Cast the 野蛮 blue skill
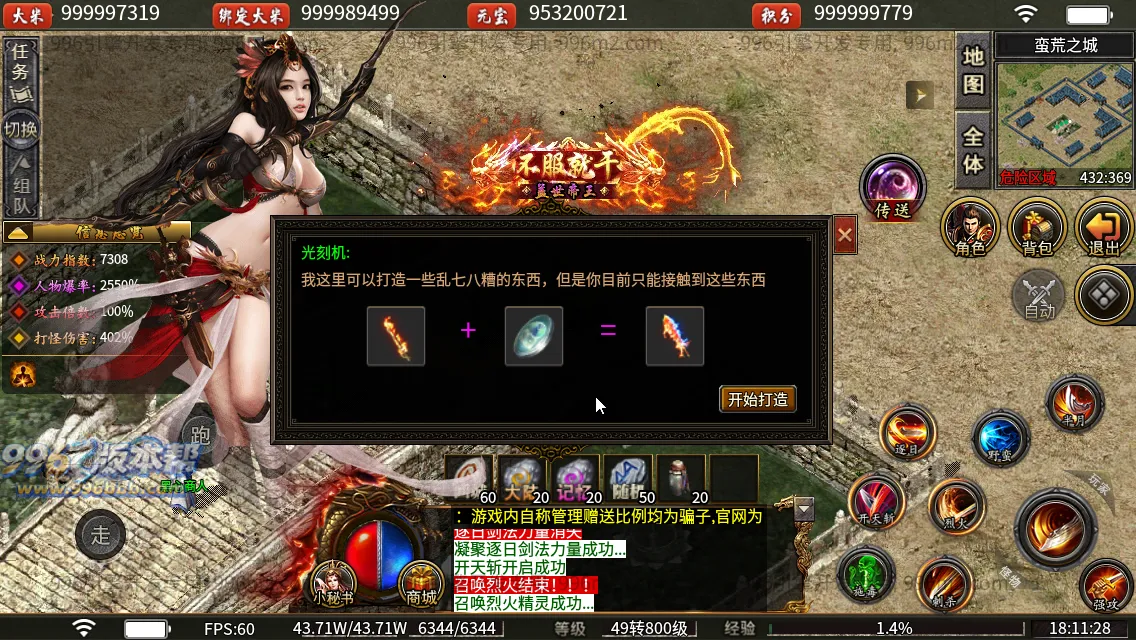Viewport: 1136px width, 640px height. coord(999,438)
